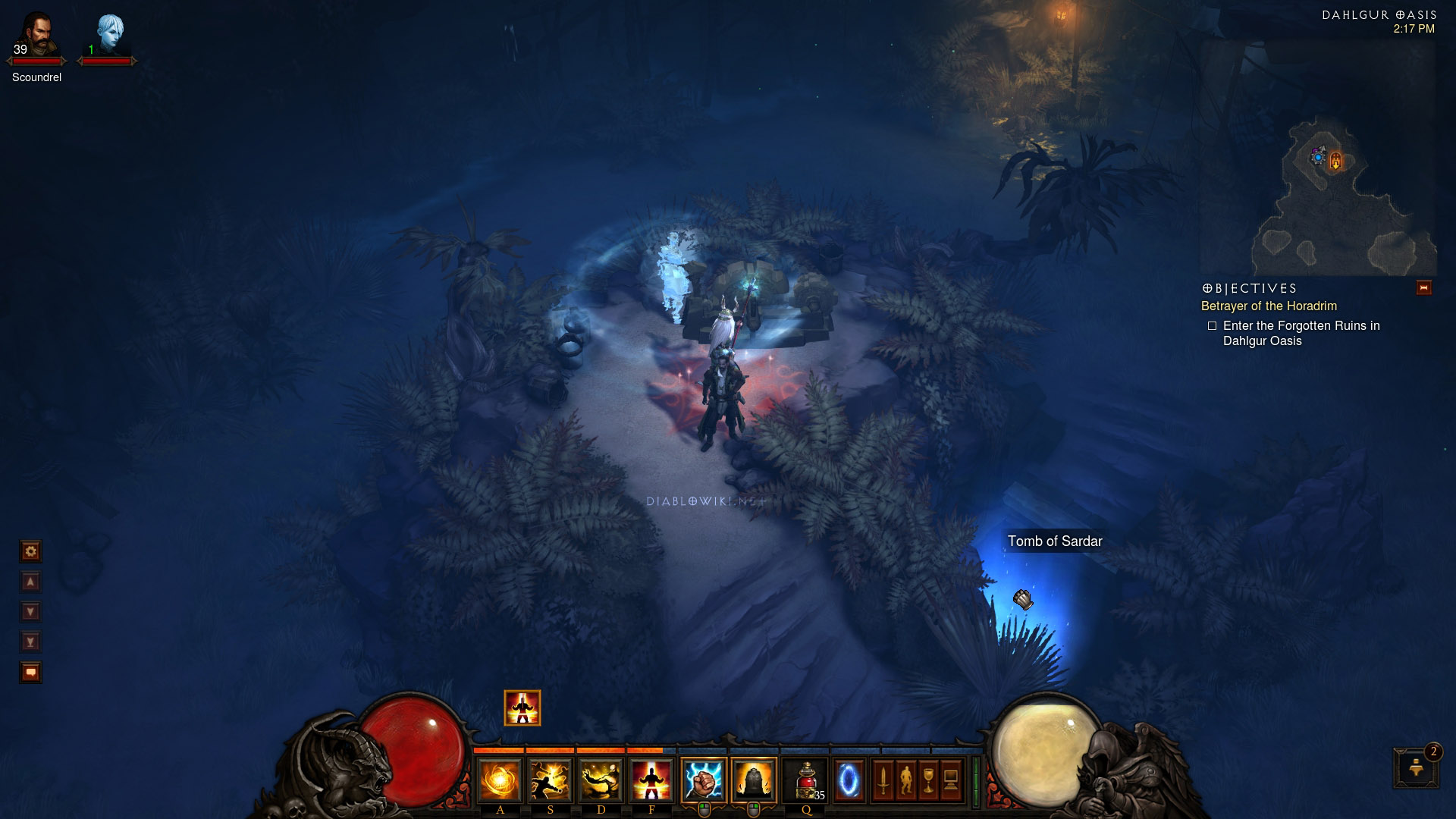The image size is (1456, 819).
Task: Trigger the glowing monk skill in slot F
Action: click(651, 780)
